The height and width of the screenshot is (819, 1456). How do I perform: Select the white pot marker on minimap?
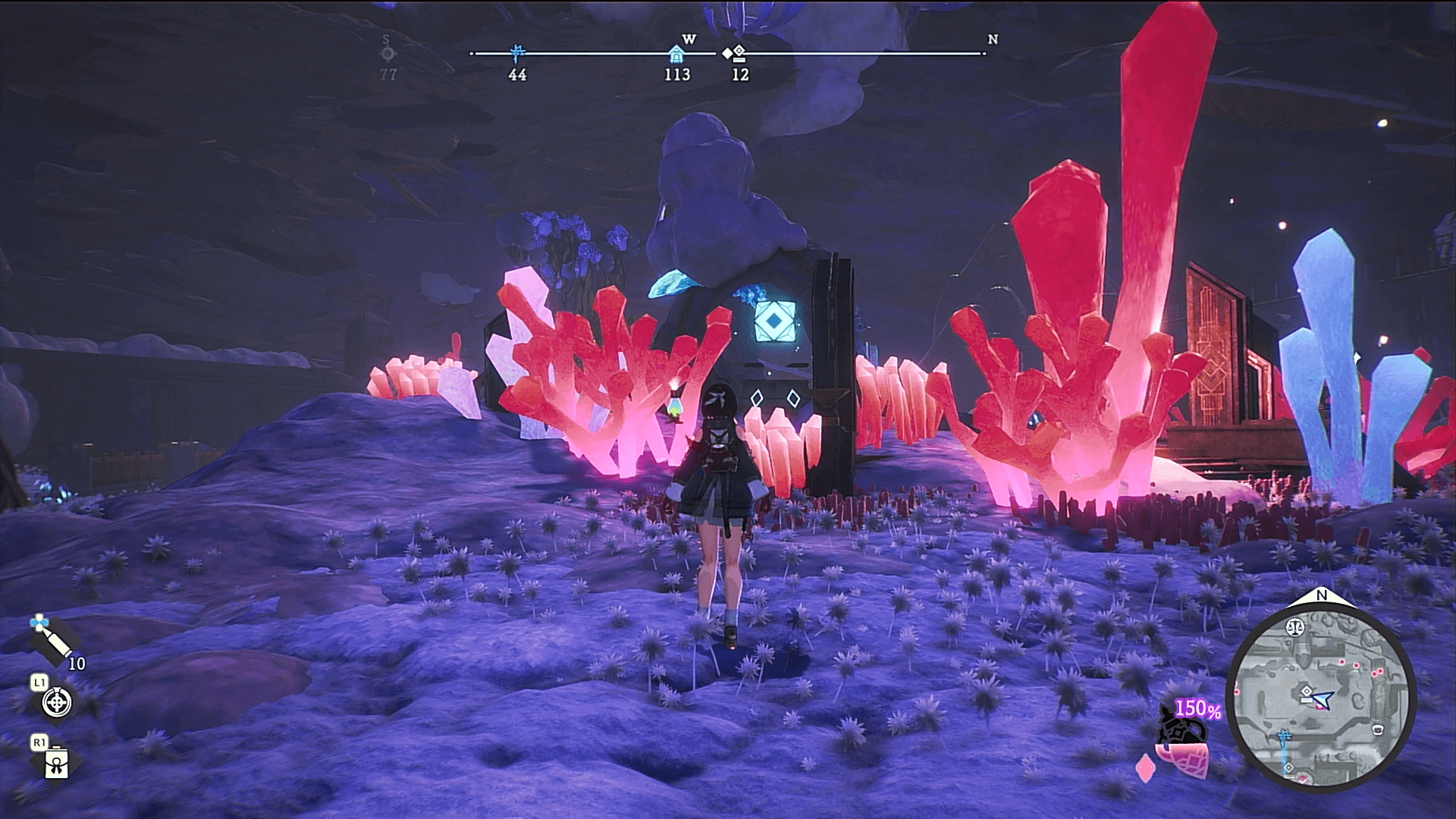point(1377,730)
